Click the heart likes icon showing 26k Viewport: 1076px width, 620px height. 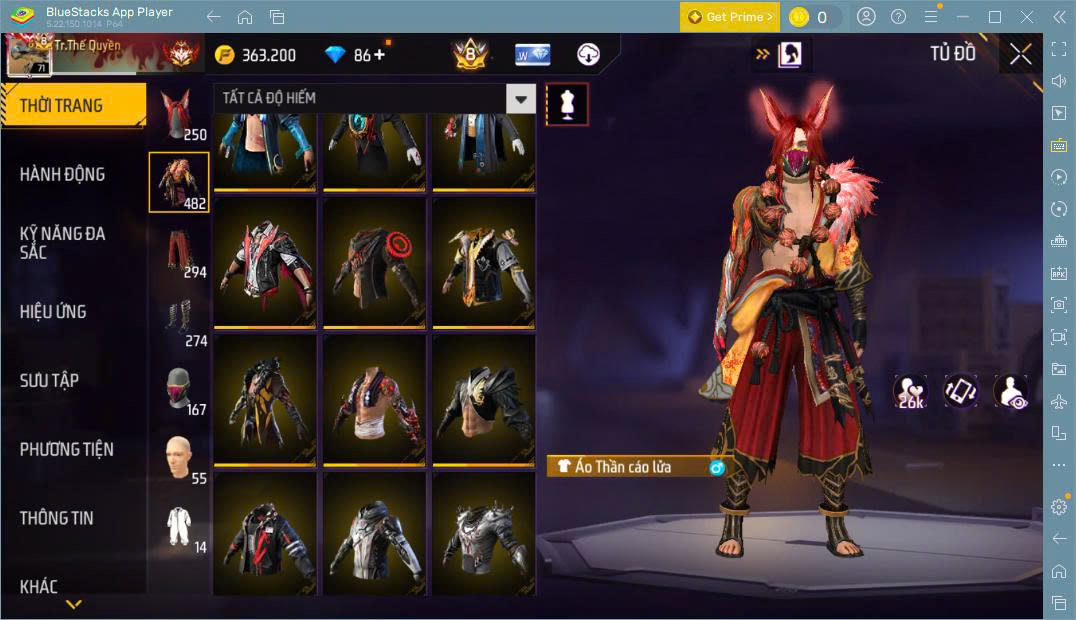click(x=910, y=392)
